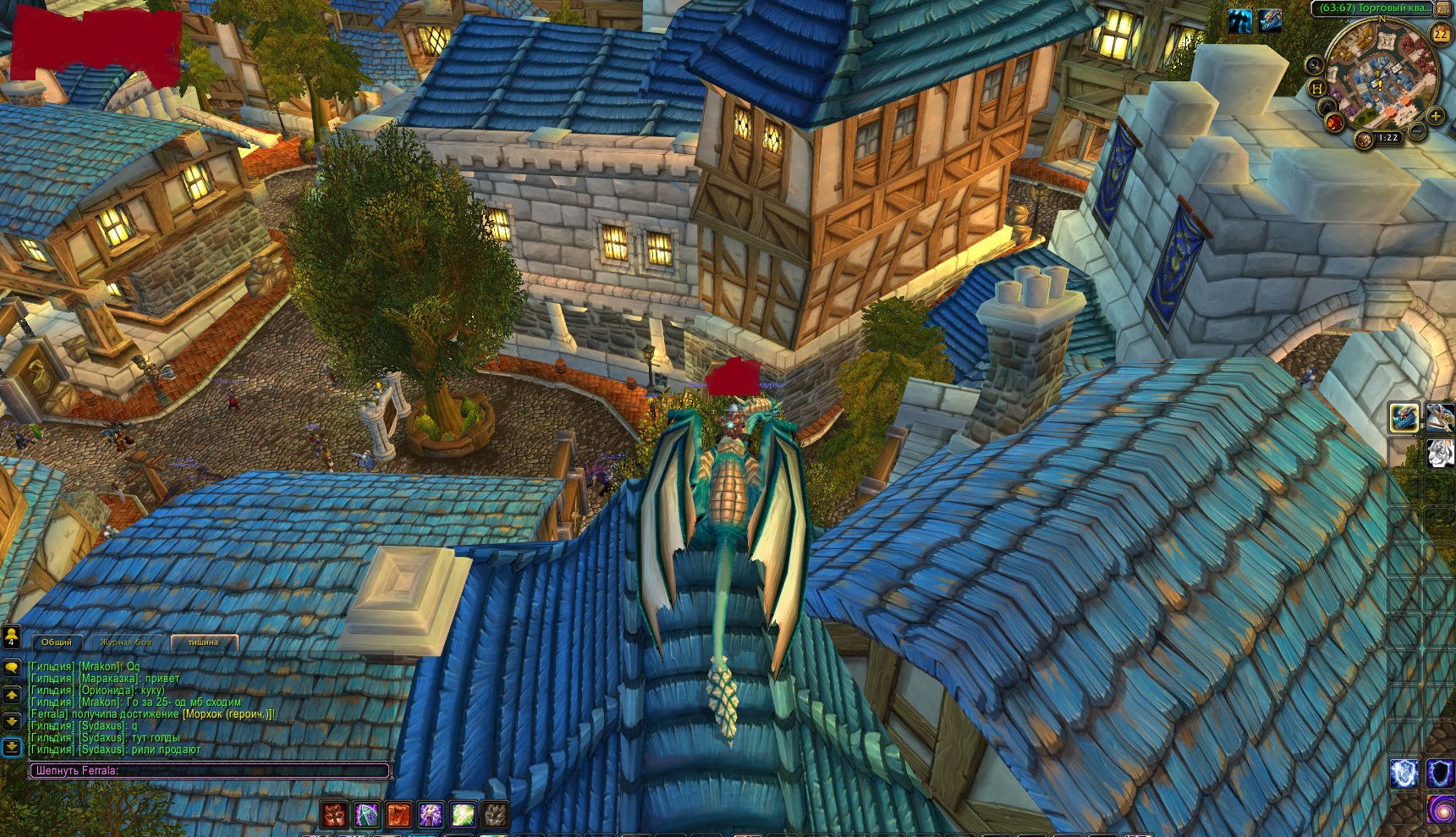The width and height of the screenshot is (1456, 837).
Task: Use the white tiger mount action slot
Action: click(x=1440, y=453)
